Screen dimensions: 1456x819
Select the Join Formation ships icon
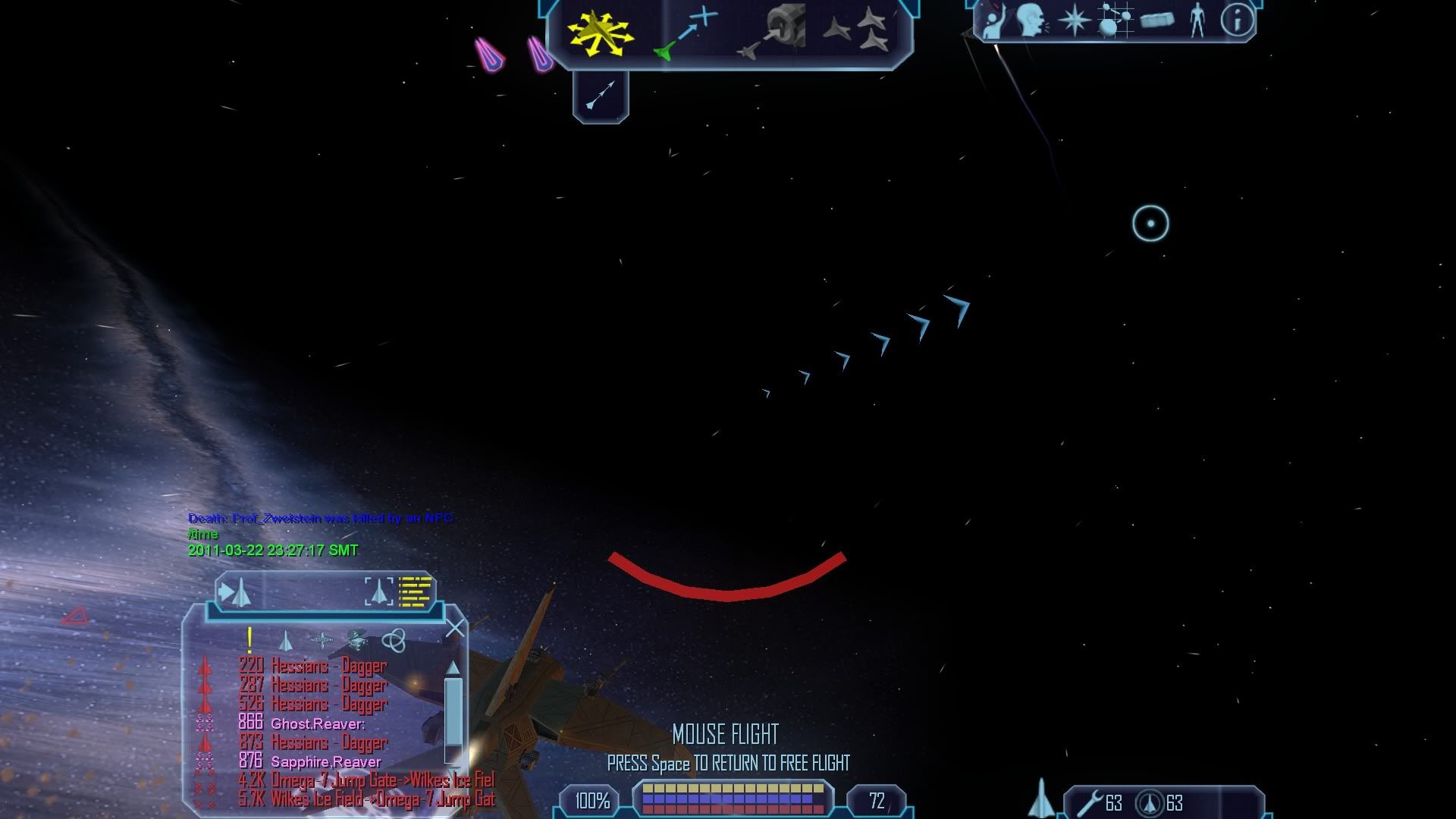pyautogui.click(x=857, y=32)
